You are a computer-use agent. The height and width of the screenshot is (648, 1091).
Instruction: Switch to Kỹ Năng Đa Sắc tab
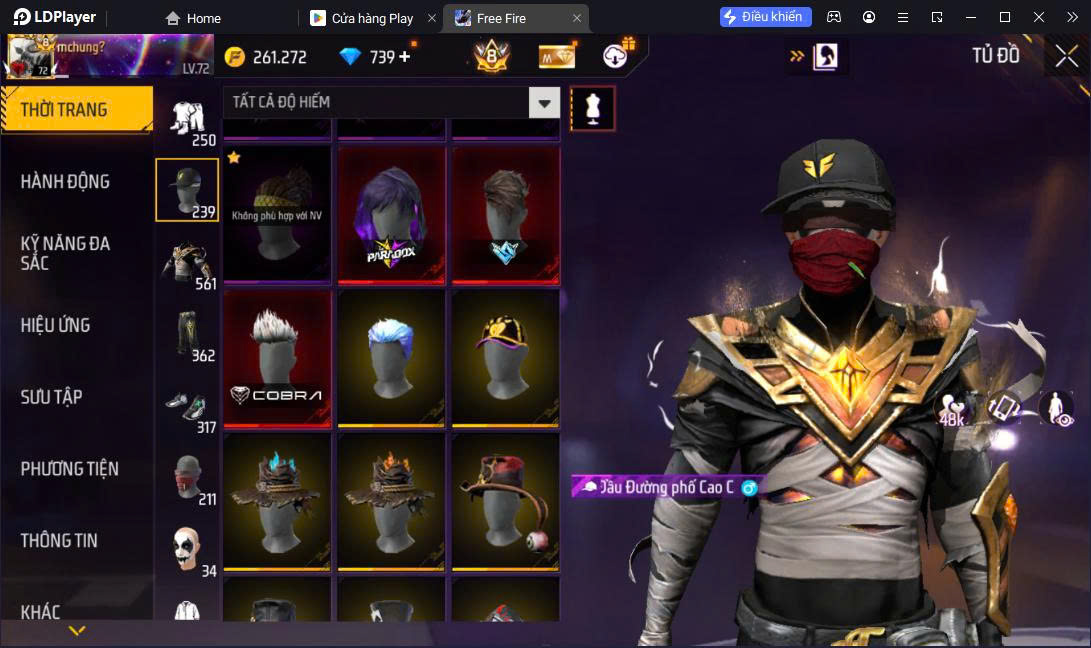pyautogui.click(x=66, y=253)
